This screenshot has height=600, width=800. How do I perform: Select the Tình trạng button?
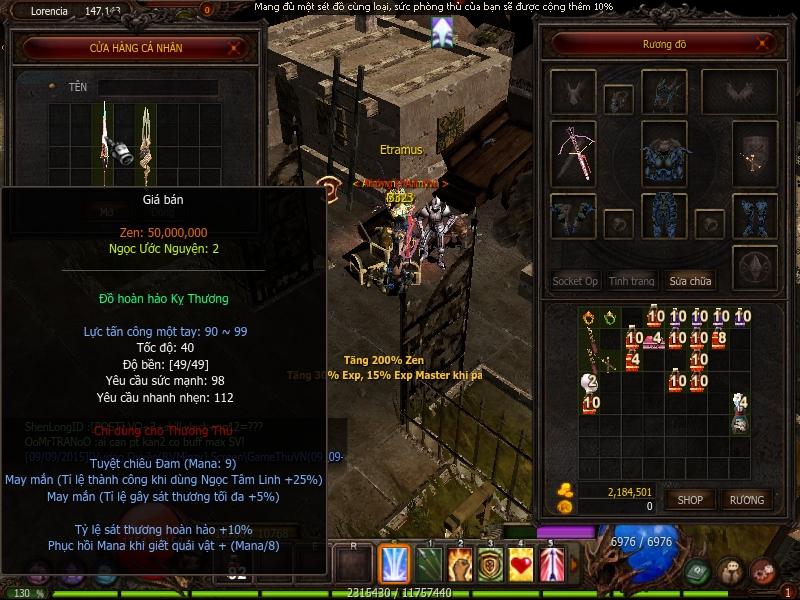(632, 281)
